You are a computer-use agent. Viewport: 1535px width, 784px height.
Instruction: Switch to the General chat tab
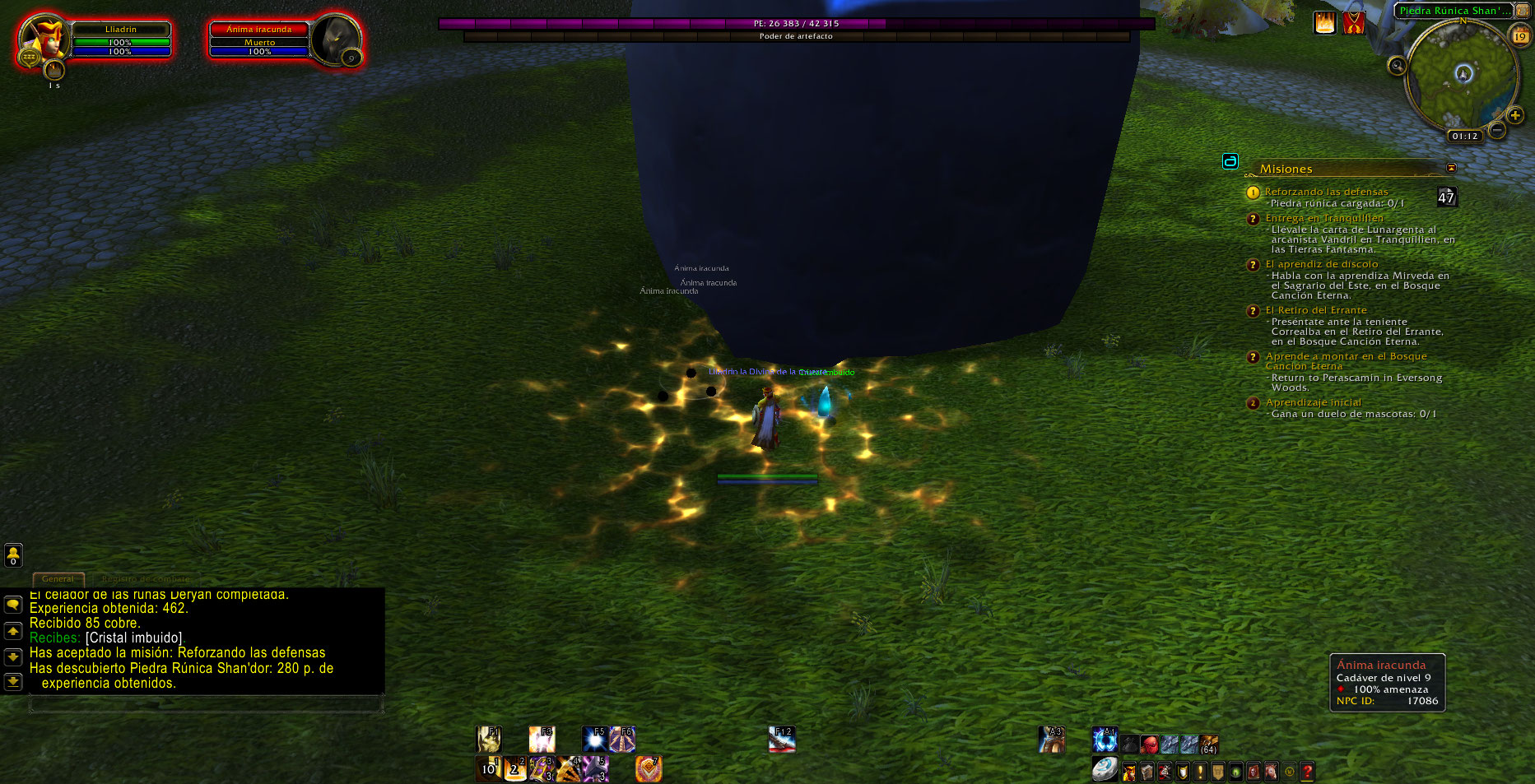[x=58, y=578]
